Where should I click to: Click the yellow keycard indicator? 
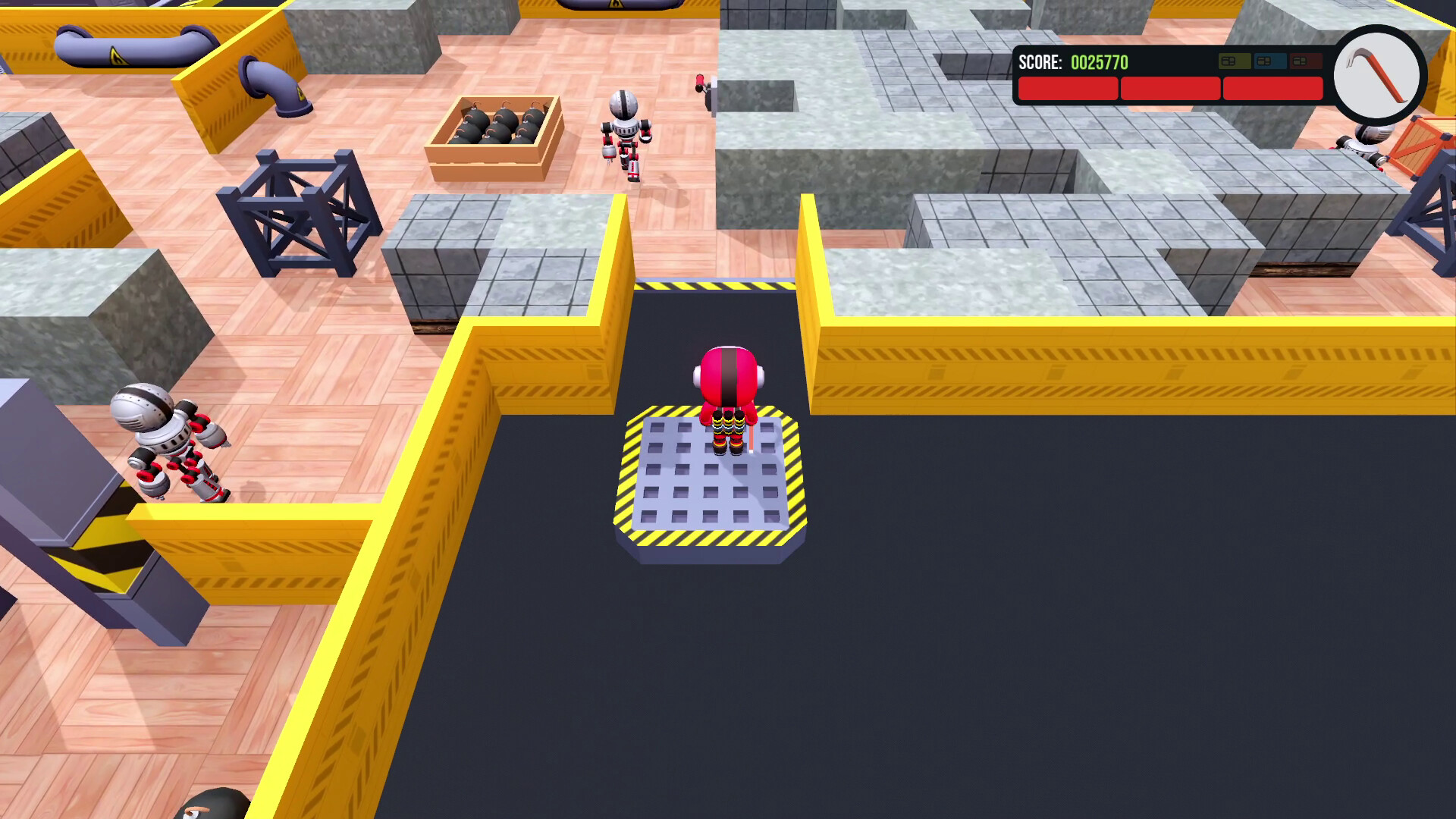point(1235,61)
